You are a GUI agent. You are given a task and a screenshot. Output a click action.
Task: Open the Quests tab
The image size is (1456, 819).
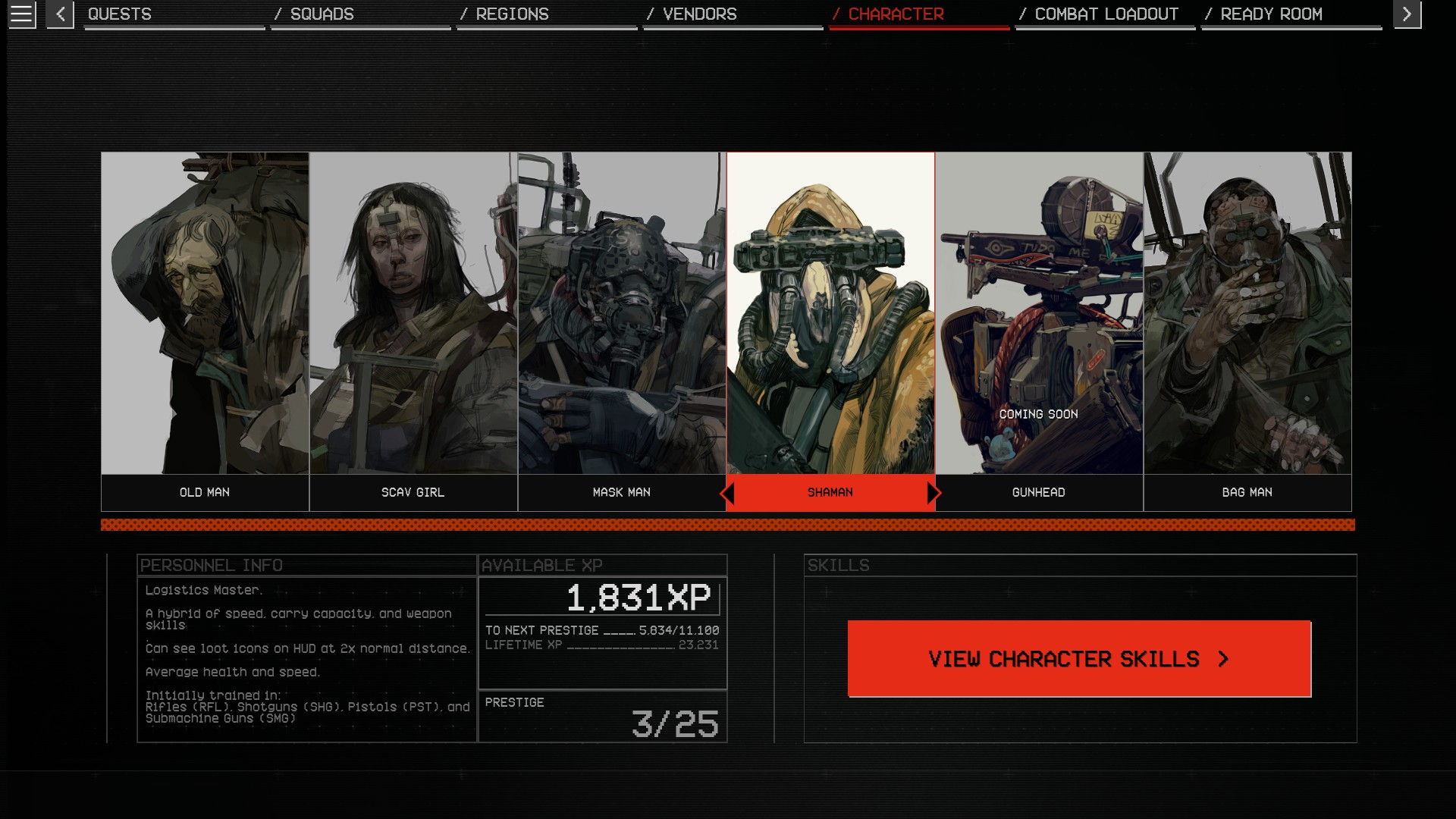(119, 14)
